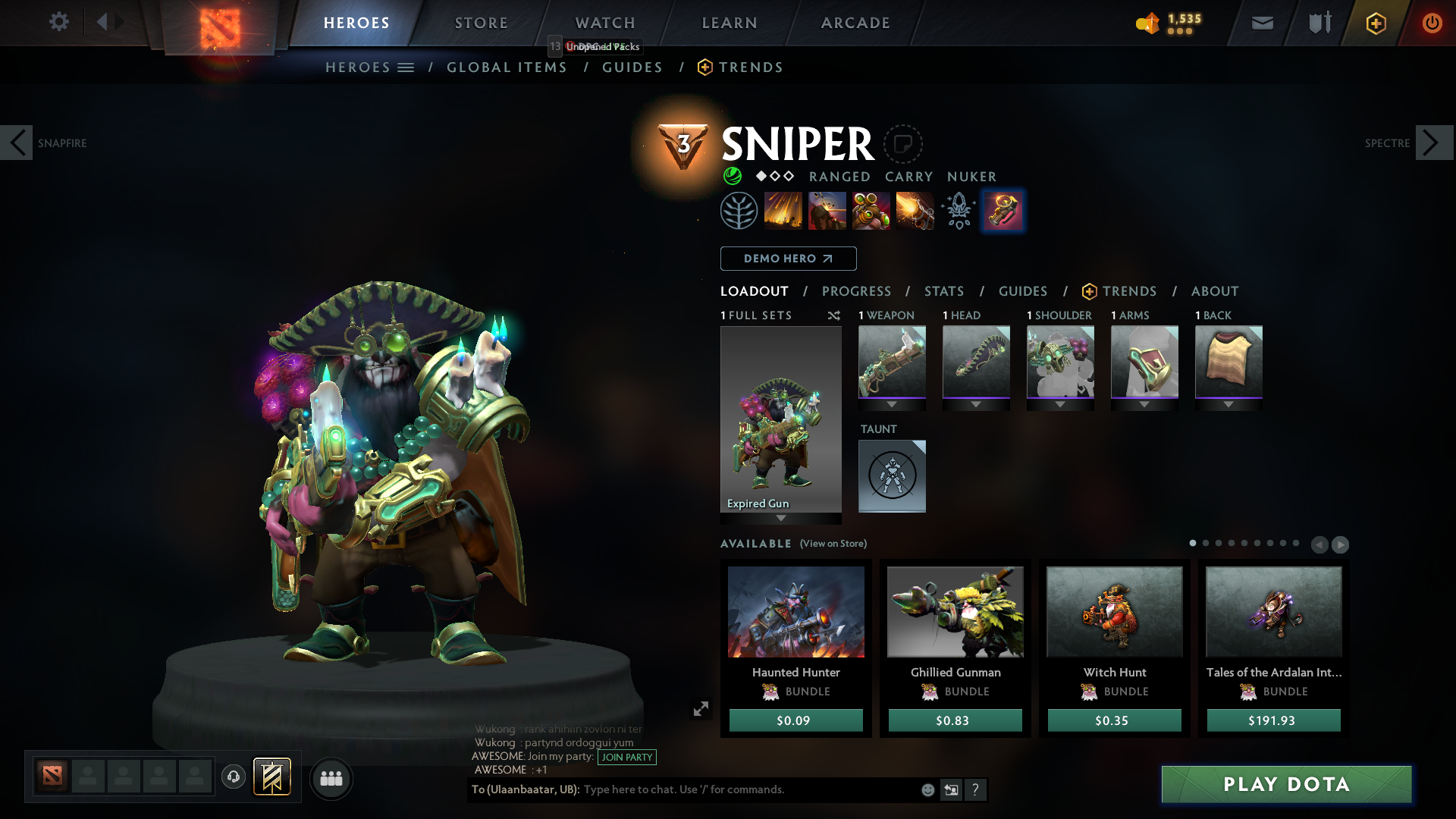
Task: View the Take Aim binoculars ability icon
Action: [871, 210]
